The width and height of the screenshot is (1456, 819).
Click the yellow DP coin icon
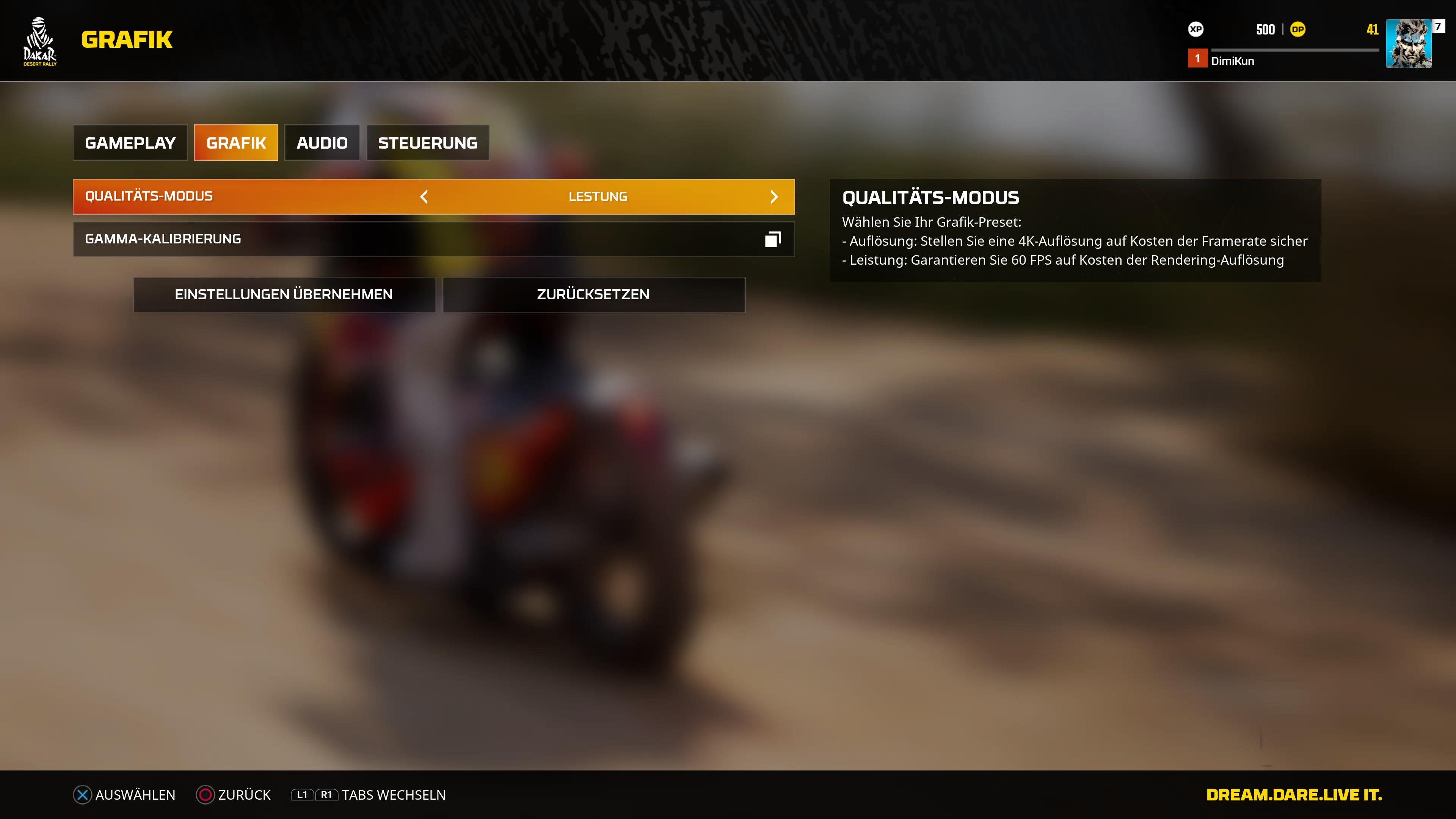(1298, 30)
